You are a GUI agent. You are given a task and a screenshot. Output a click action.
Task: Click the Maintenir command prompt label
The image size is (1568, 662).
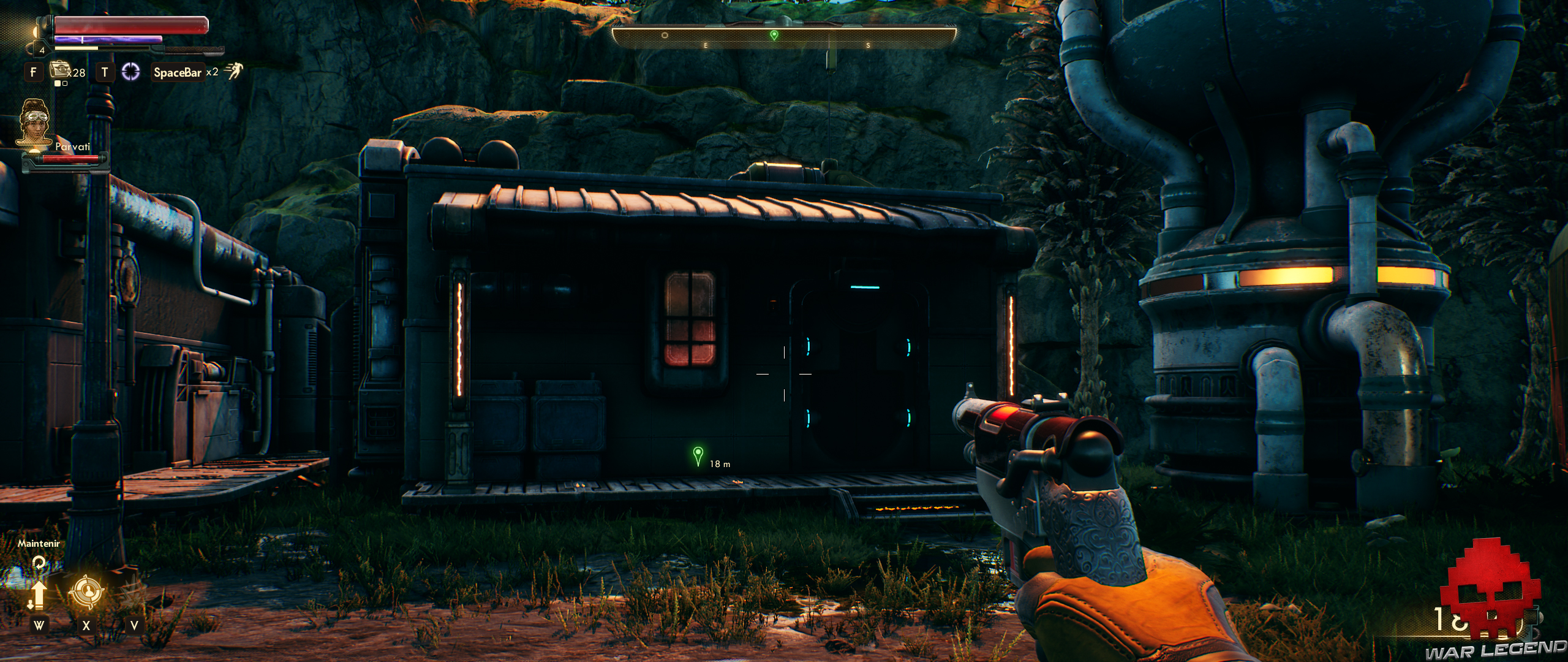[38, 544]
